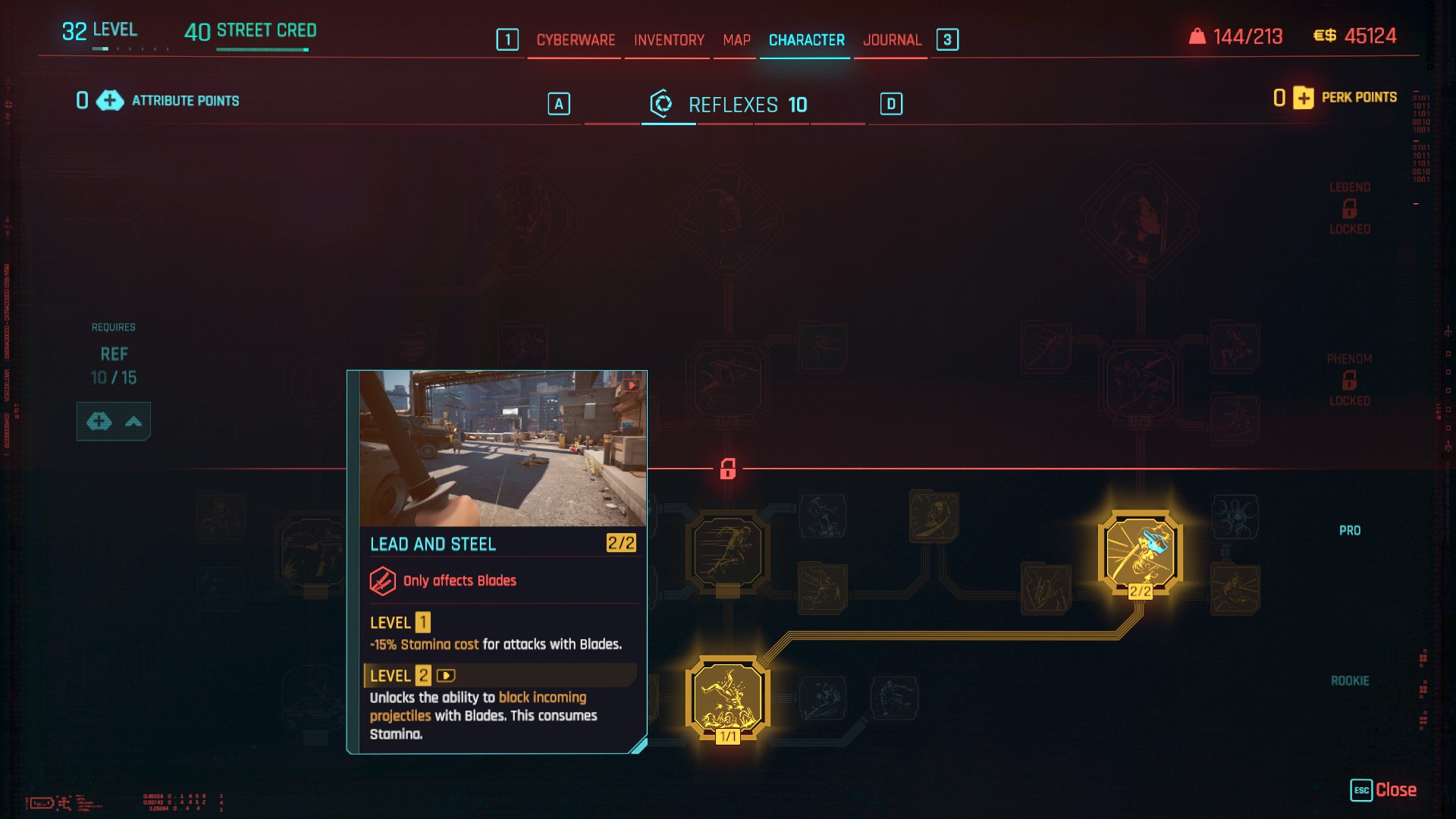Switch to the Inventory tab
This screenshot has width=1456, height=819.
[x=669, y=40]
